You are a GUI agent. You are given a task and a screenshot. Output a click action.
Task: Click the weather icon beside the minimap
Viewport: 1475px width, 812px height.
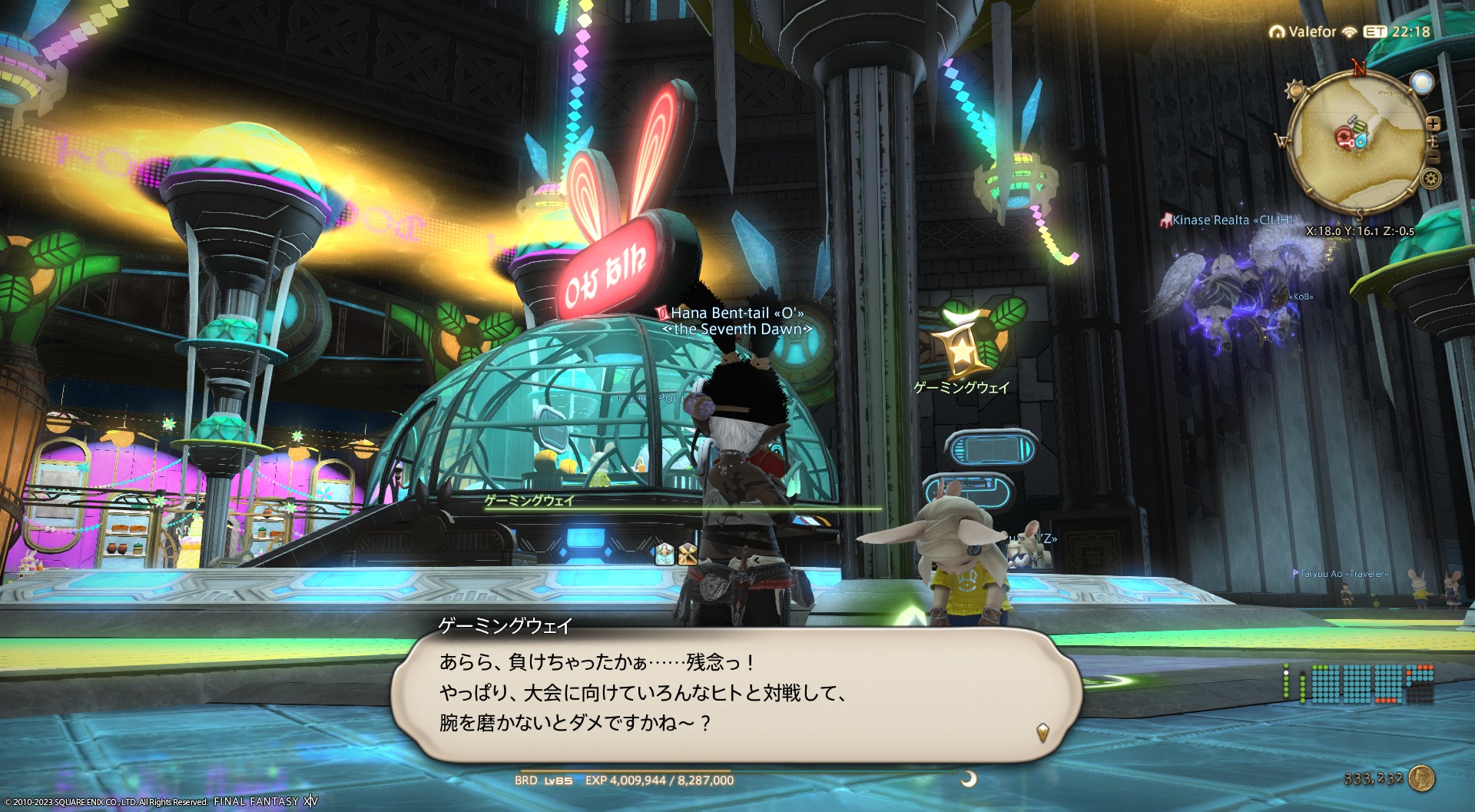pos(1422,82)
